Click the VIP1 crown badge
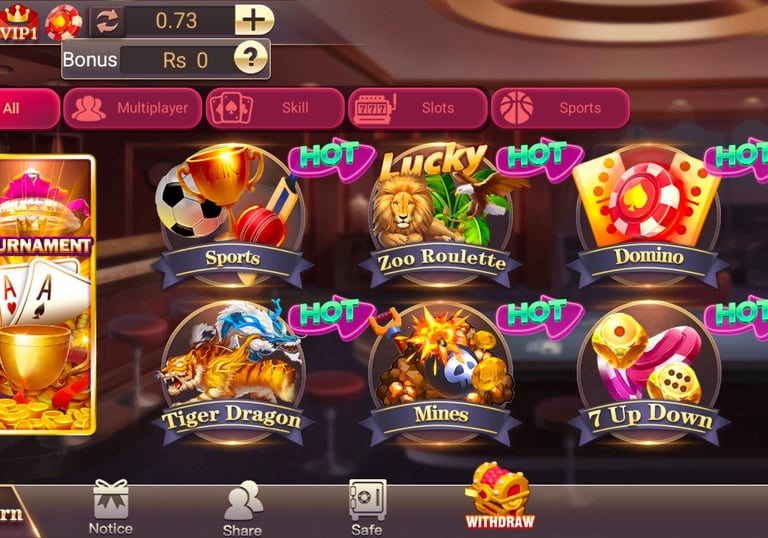 pyautogui.click(x=20, y=19)
